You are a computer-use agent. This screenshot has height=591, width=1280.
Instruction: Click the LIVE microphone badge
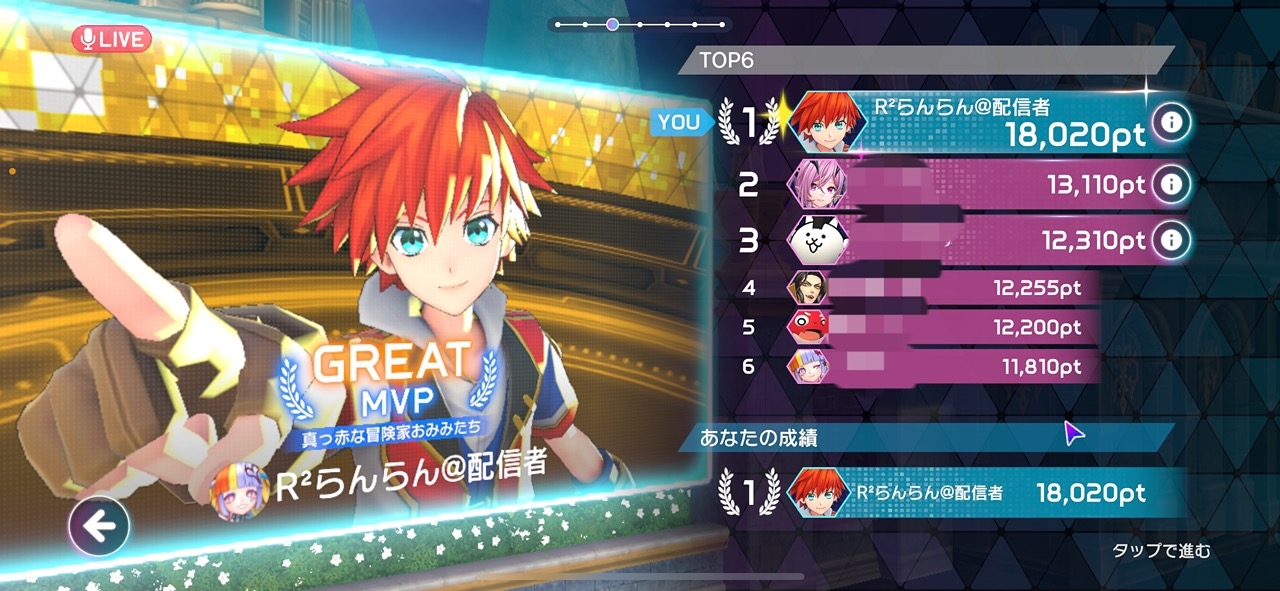[111, 39]
